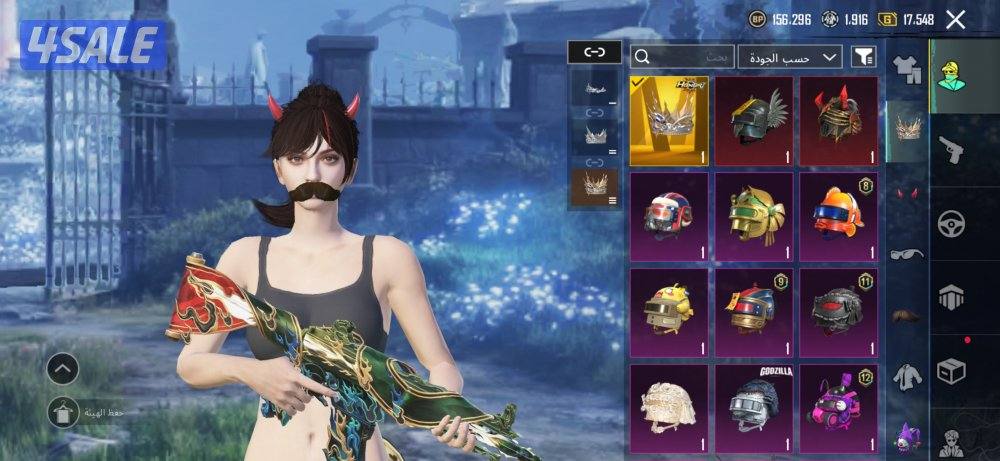1000x461 pixels.
Task: Choose the Godzilla helmet
Action: [x=754, y=406]
